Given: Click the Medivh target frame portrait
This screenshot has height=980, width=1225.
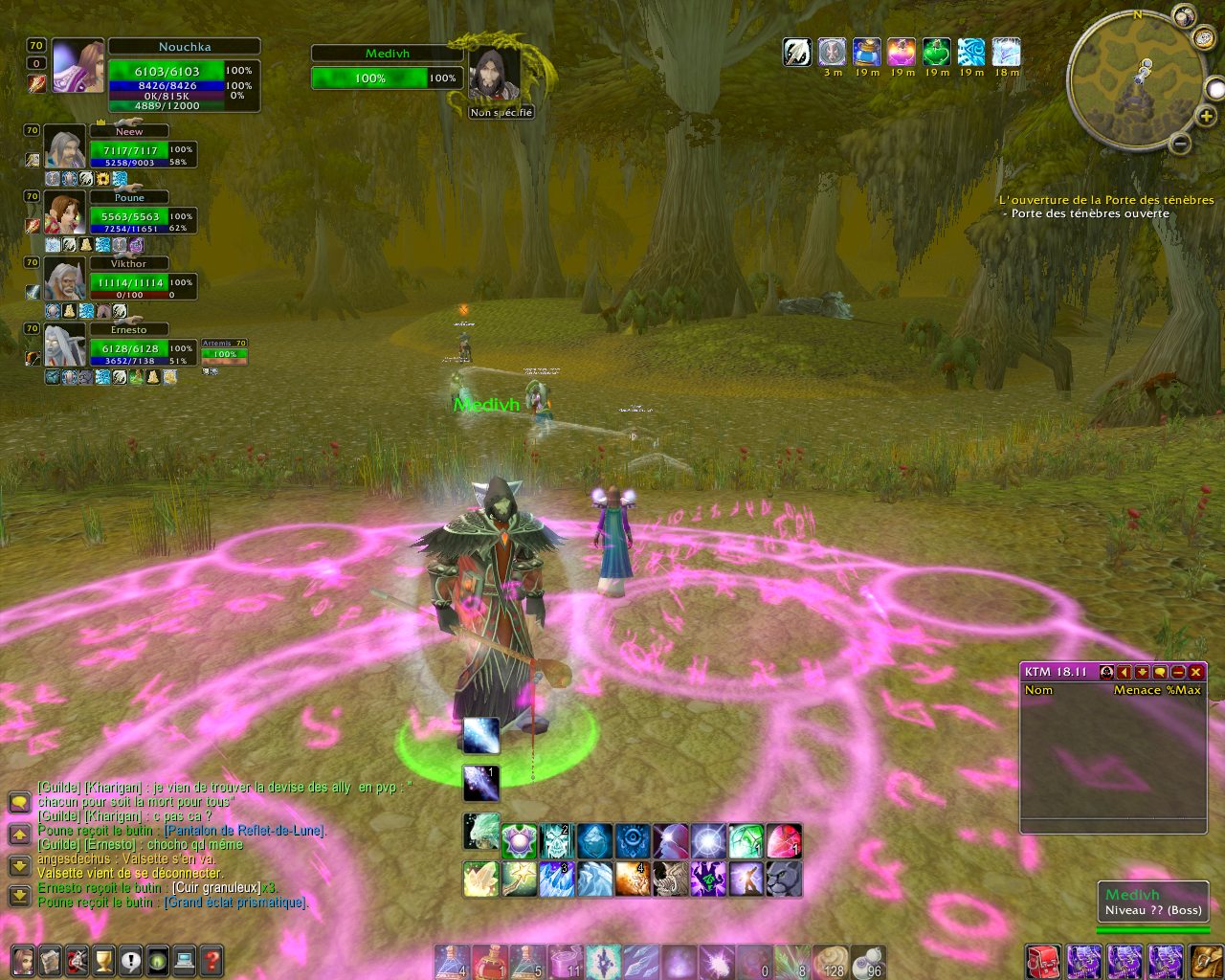Looking at the screenshot, I should pyautogui.click(x=496, y=75).
